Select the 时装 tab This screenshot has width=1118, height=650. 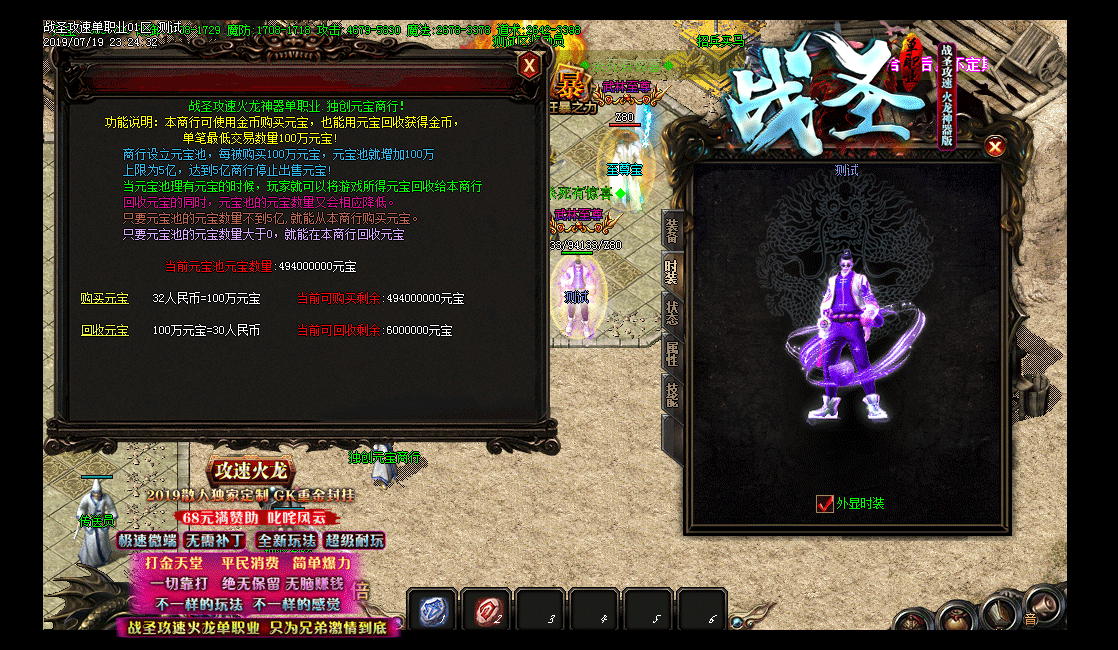(x=672, y=271)
